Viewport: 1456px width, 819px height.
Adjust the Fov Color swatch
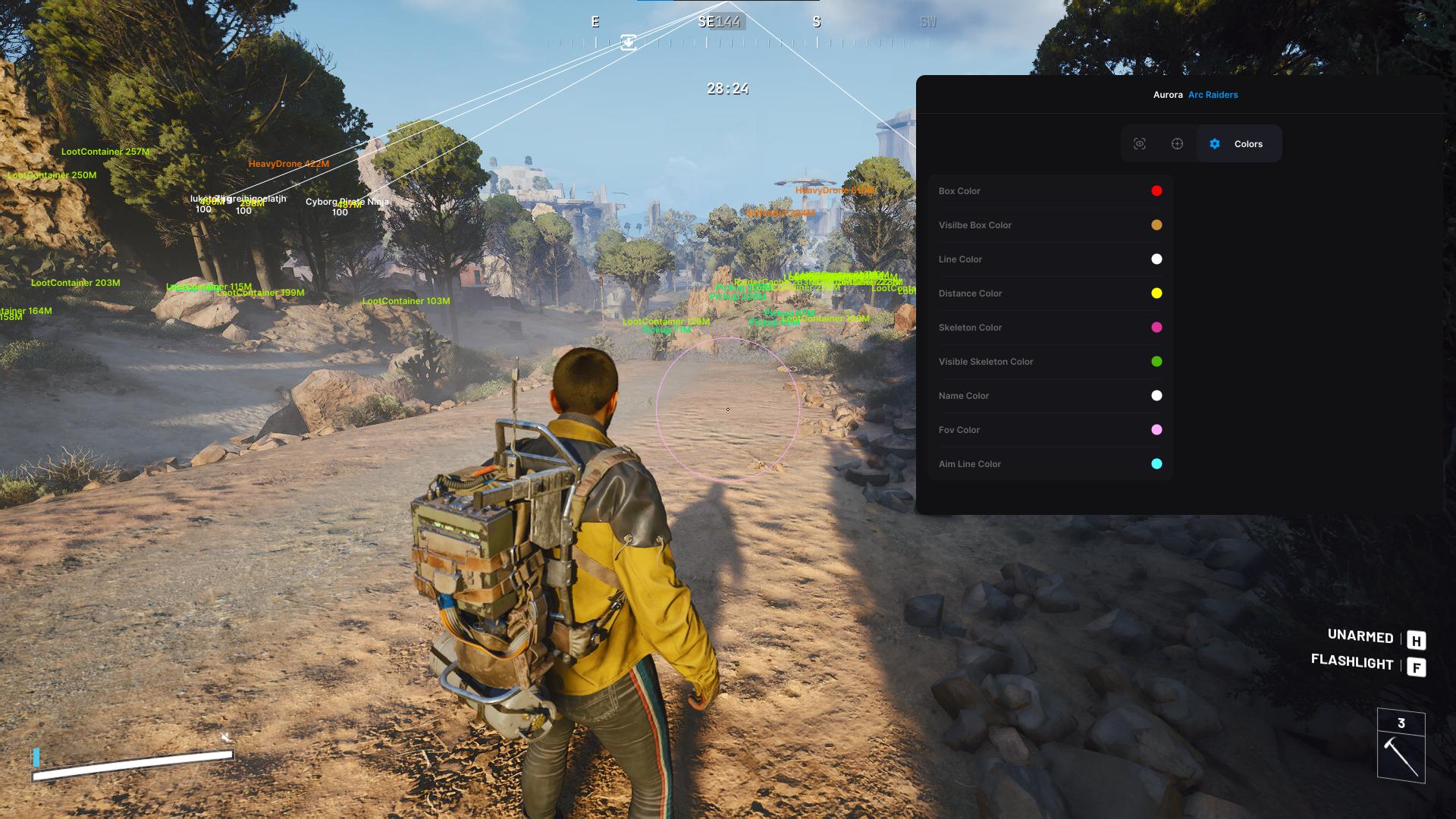[1156, 430]
